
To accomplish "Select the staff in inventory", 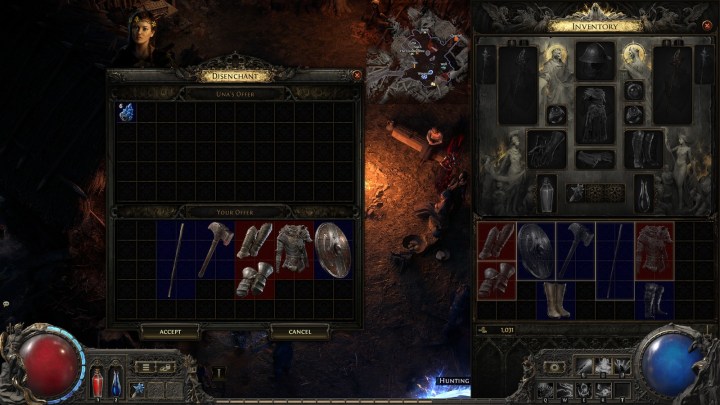I will coord(614,260).
